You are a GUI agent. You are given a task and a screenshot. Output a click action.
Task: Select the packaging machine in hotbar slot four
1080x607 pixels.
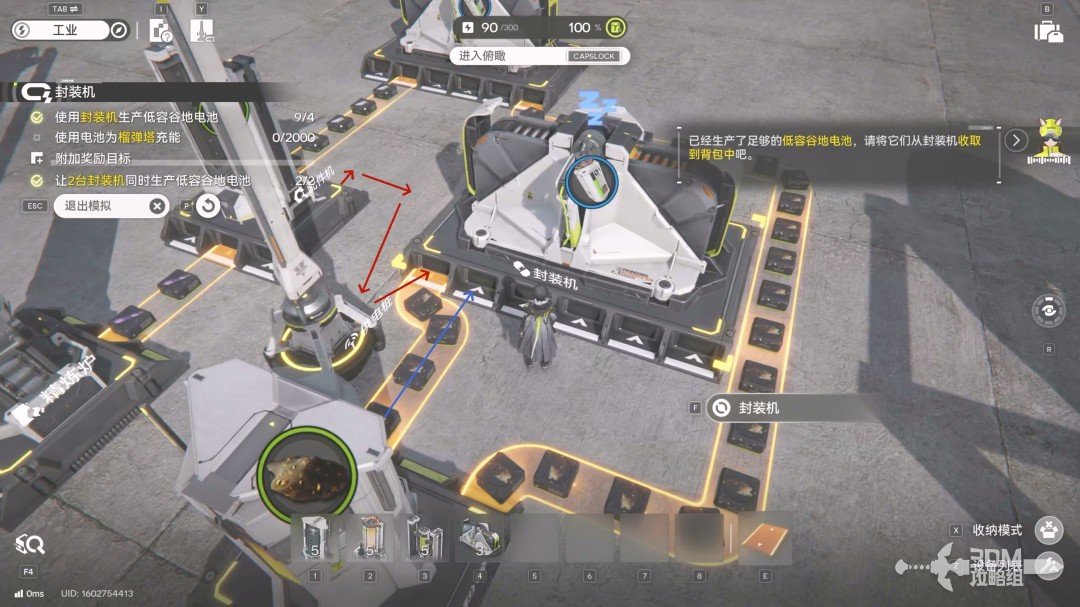pos(478,539)
